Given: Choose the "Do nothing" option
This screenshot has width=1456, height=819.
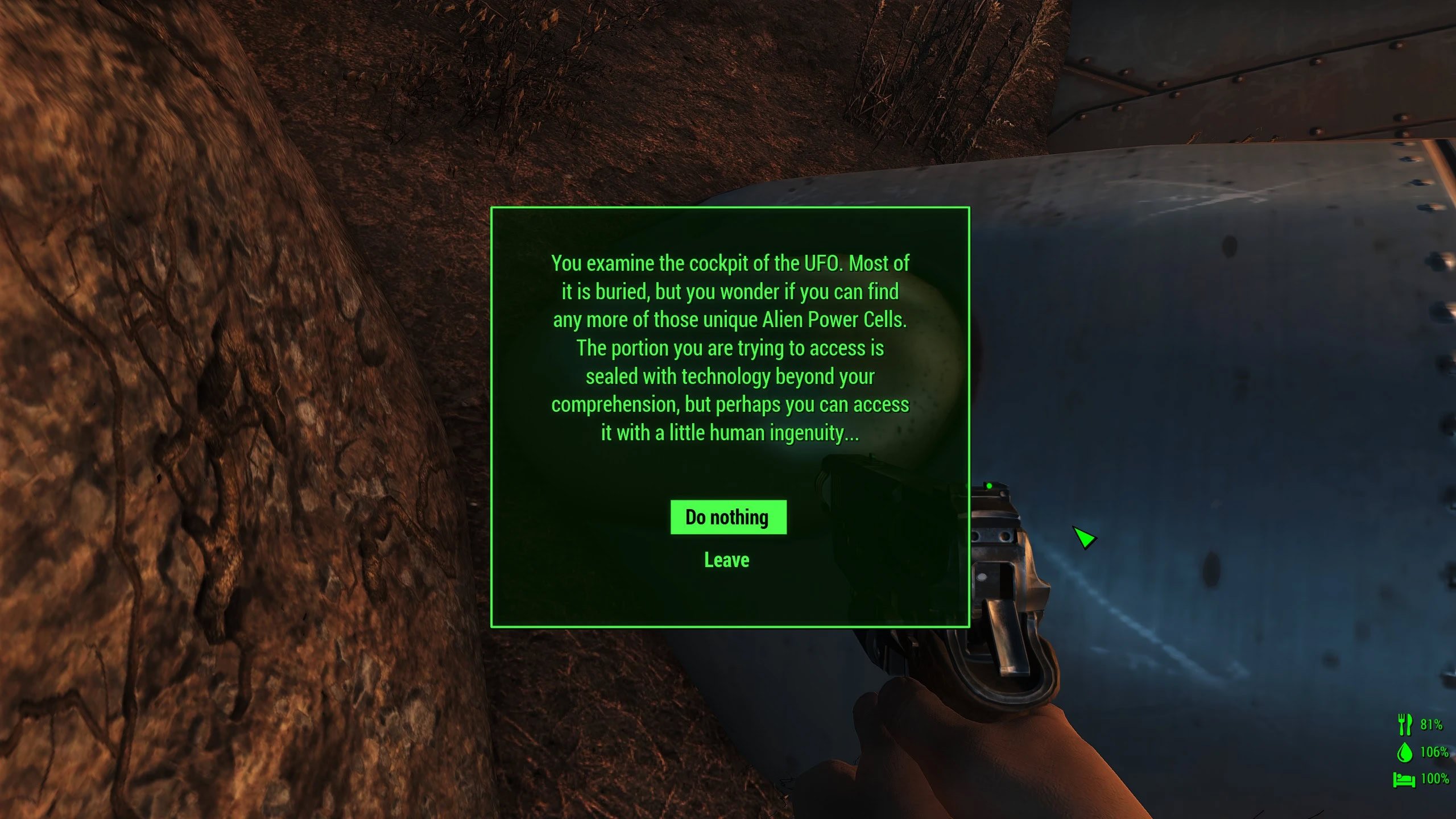Looking at the screenshot, I should tap(727, 517).
